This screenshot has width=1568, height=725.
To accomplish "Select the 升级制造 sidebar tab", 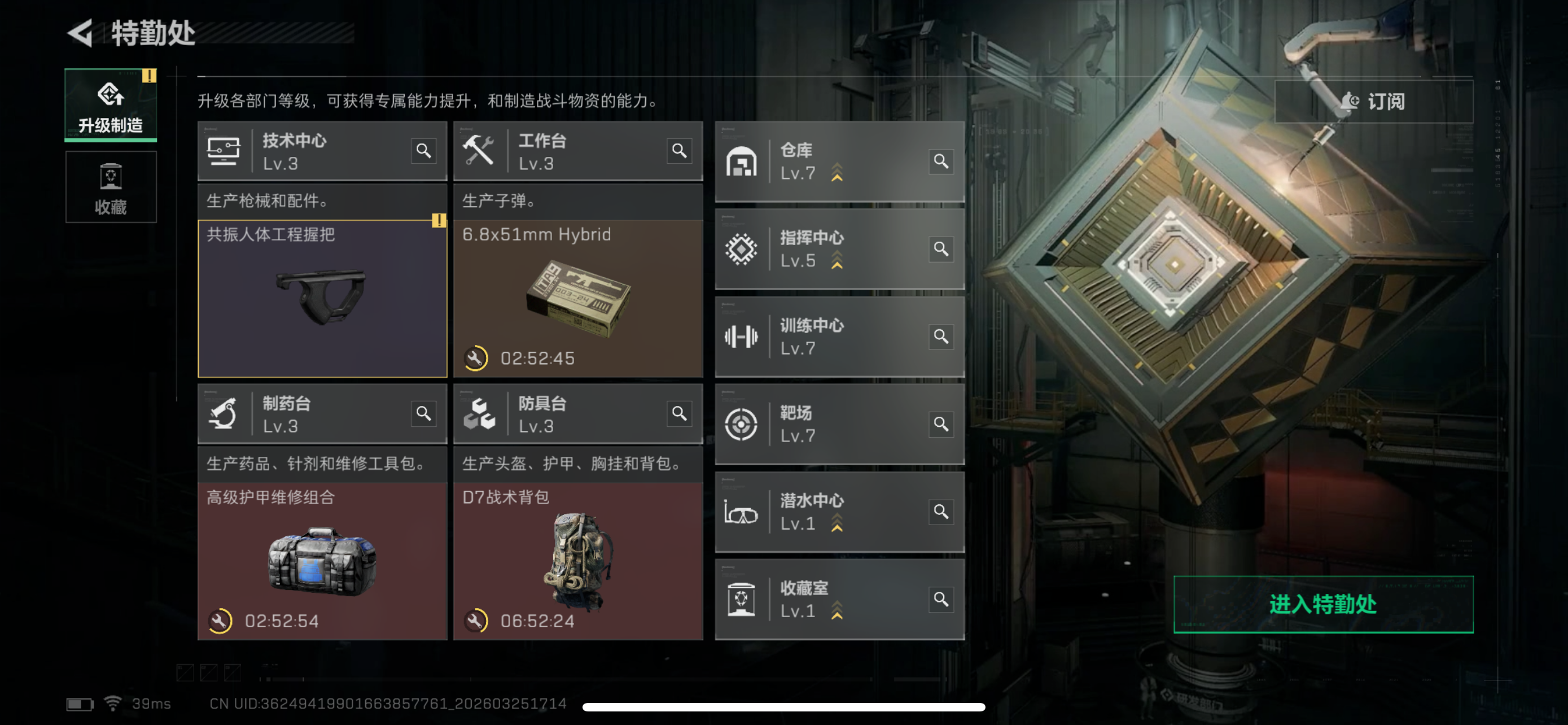I will click(110, 106).
